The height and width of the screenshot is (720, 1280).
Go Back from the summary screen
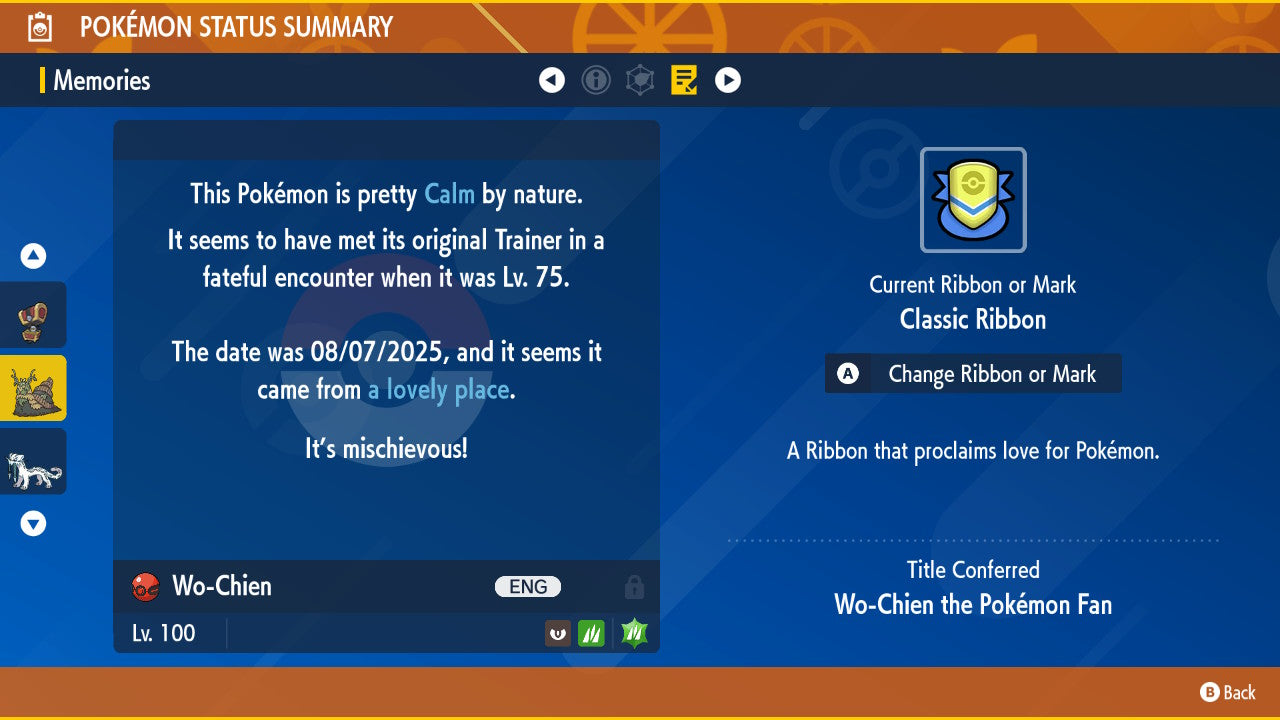click(1228, 692)
